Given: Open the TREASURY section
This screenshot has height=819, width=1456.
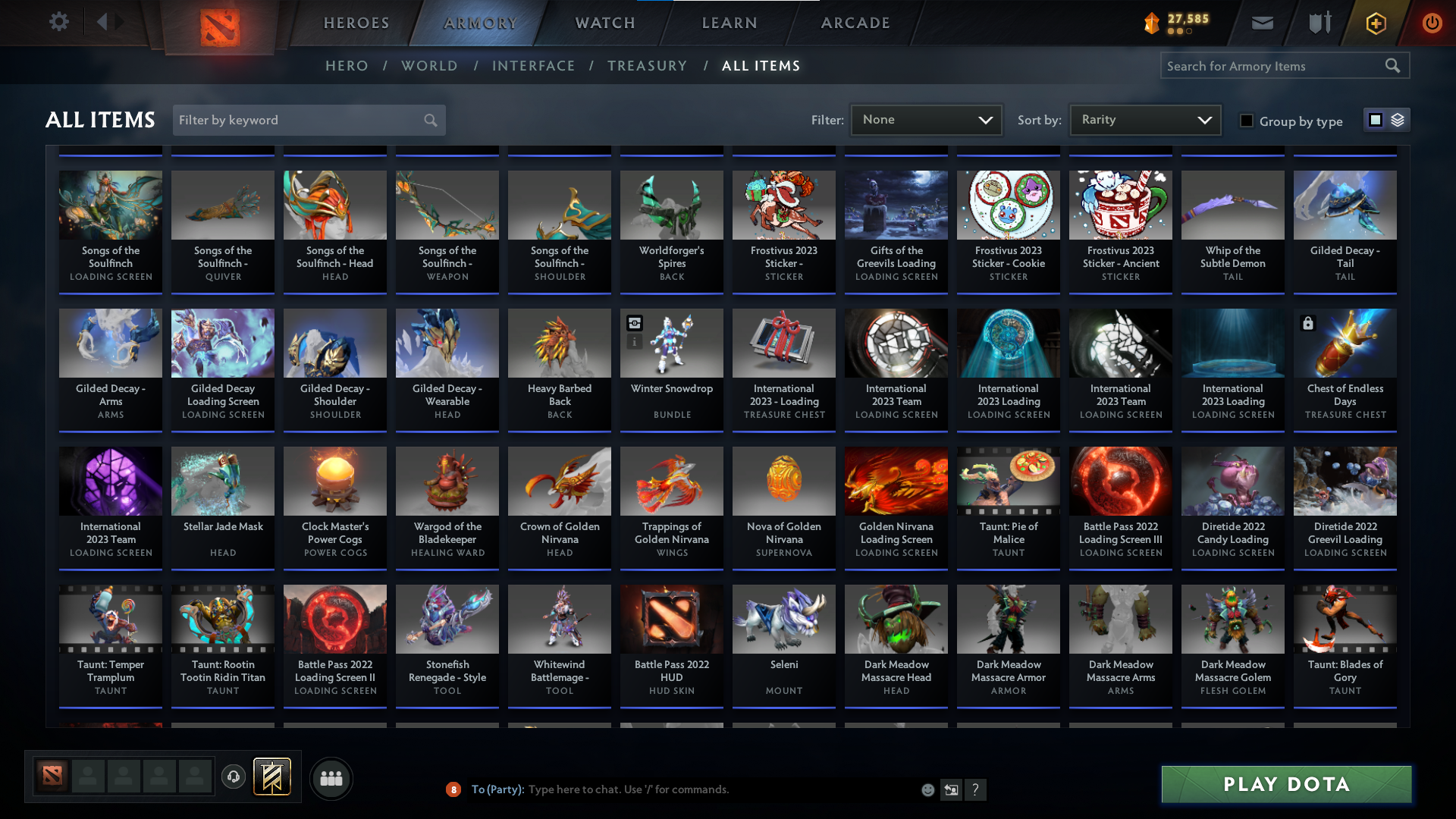Looking at the screenshot, I should tap(647, 66).
